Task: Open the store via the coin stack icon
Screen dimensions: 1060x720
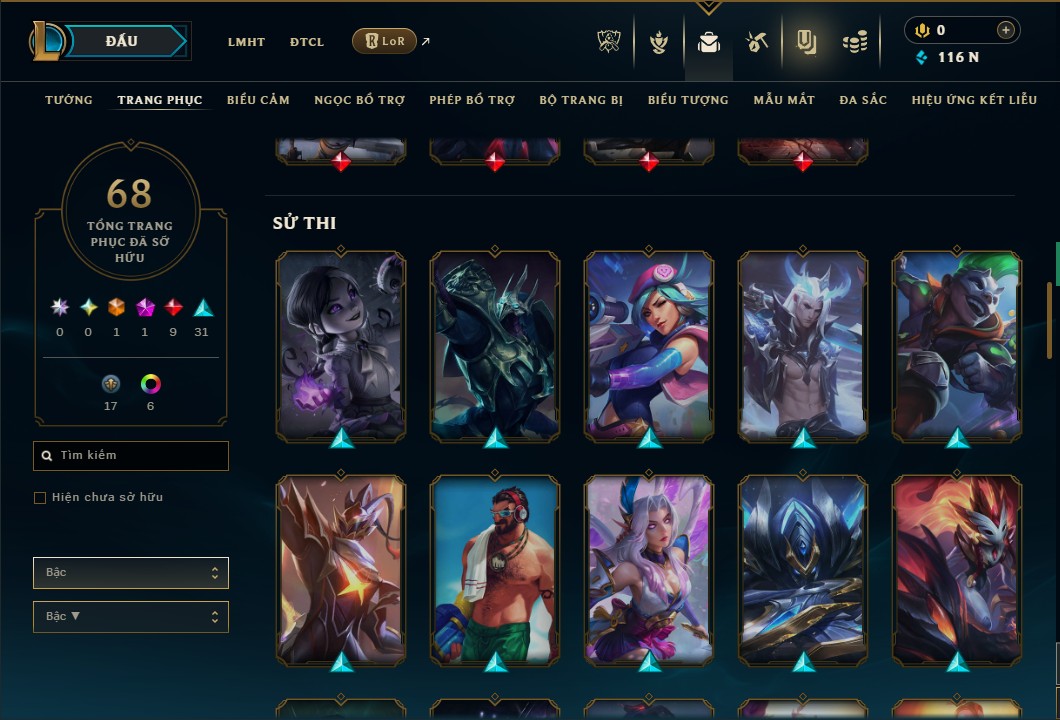Action: [855, 42]
